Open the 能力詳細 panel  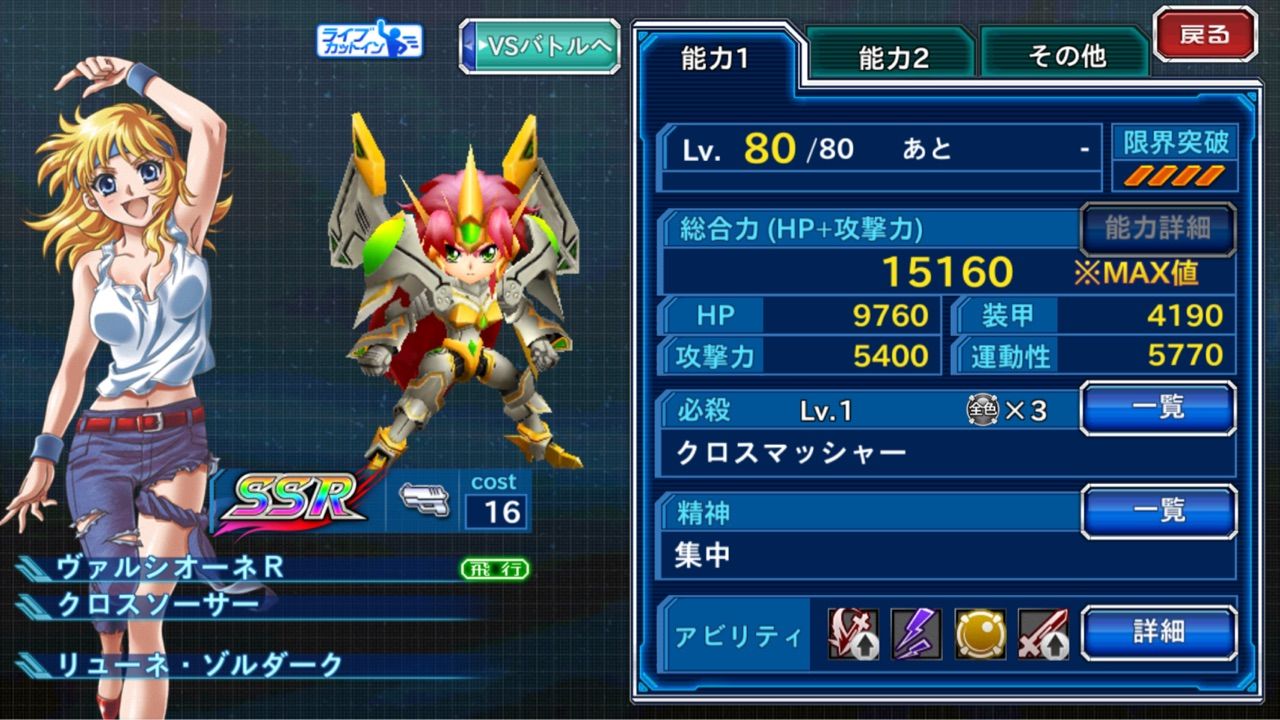tap(1159, 228)
